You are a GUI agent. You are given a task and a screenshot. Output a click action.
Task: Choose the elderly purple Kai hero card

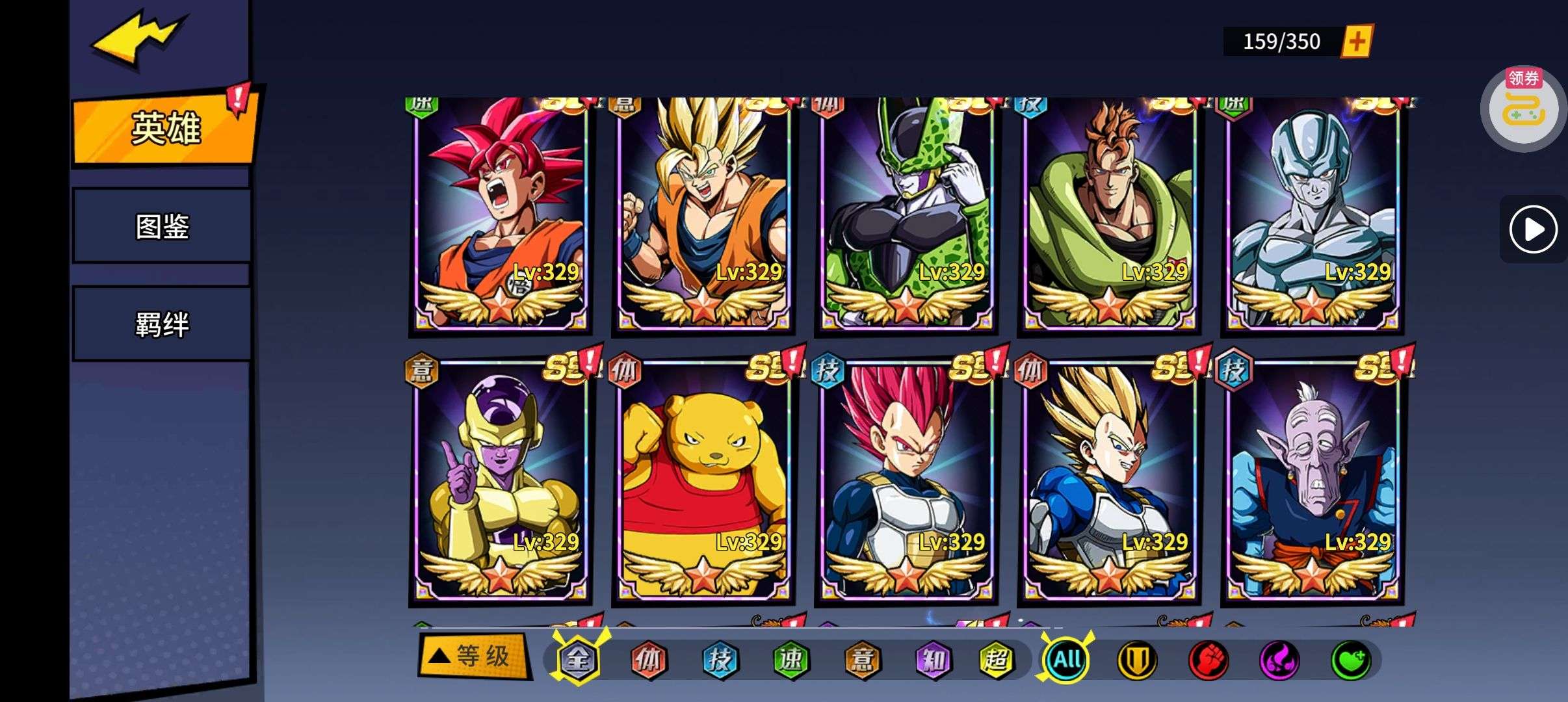1313,481
